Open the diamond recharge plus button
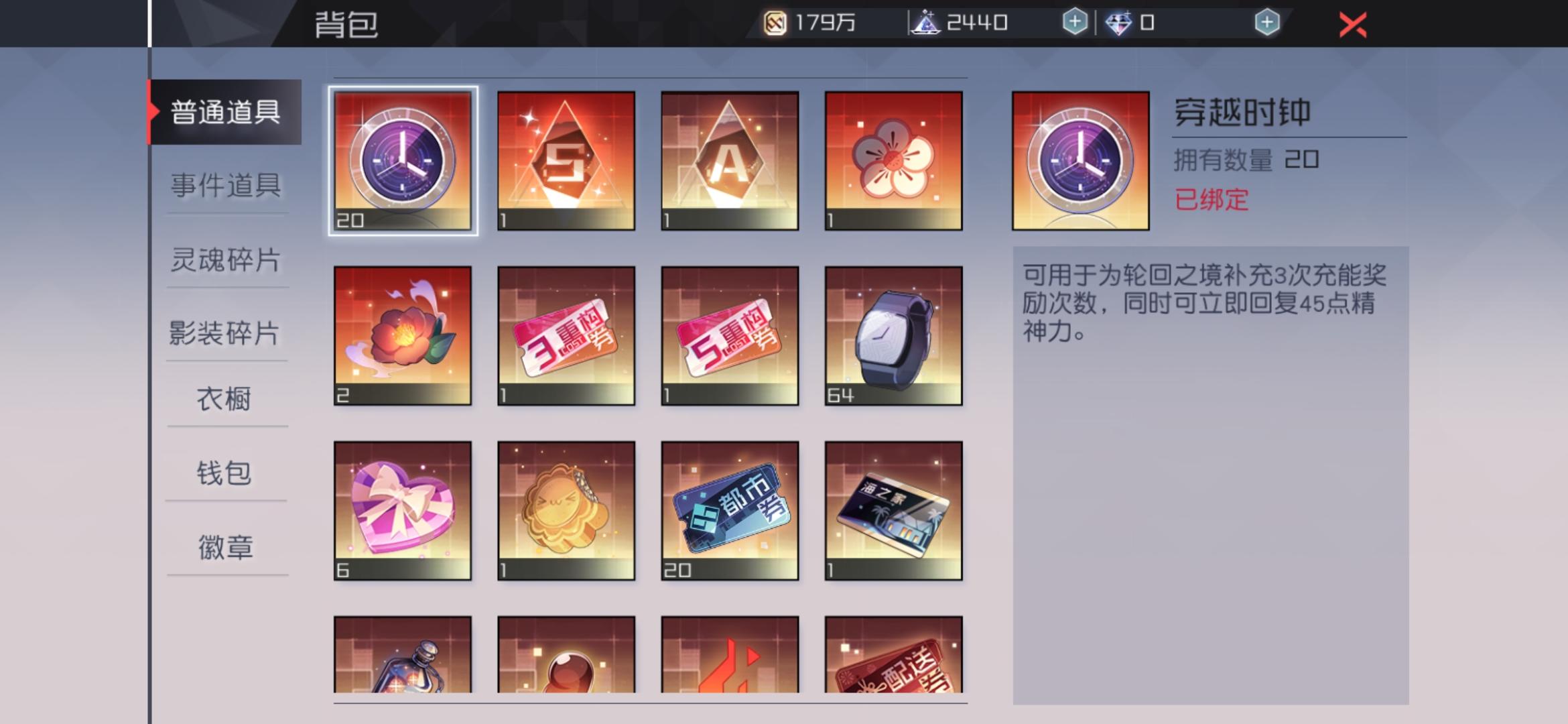 (1266, 22)
